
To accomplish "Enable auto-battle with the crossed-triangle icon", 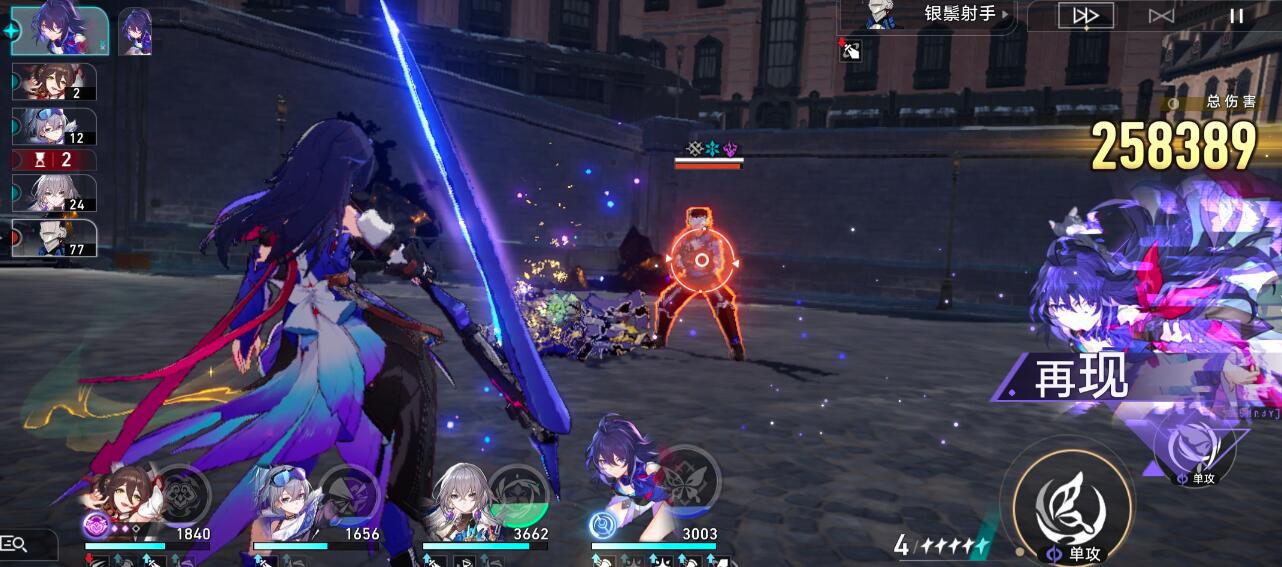I will tap(1161, 15).
